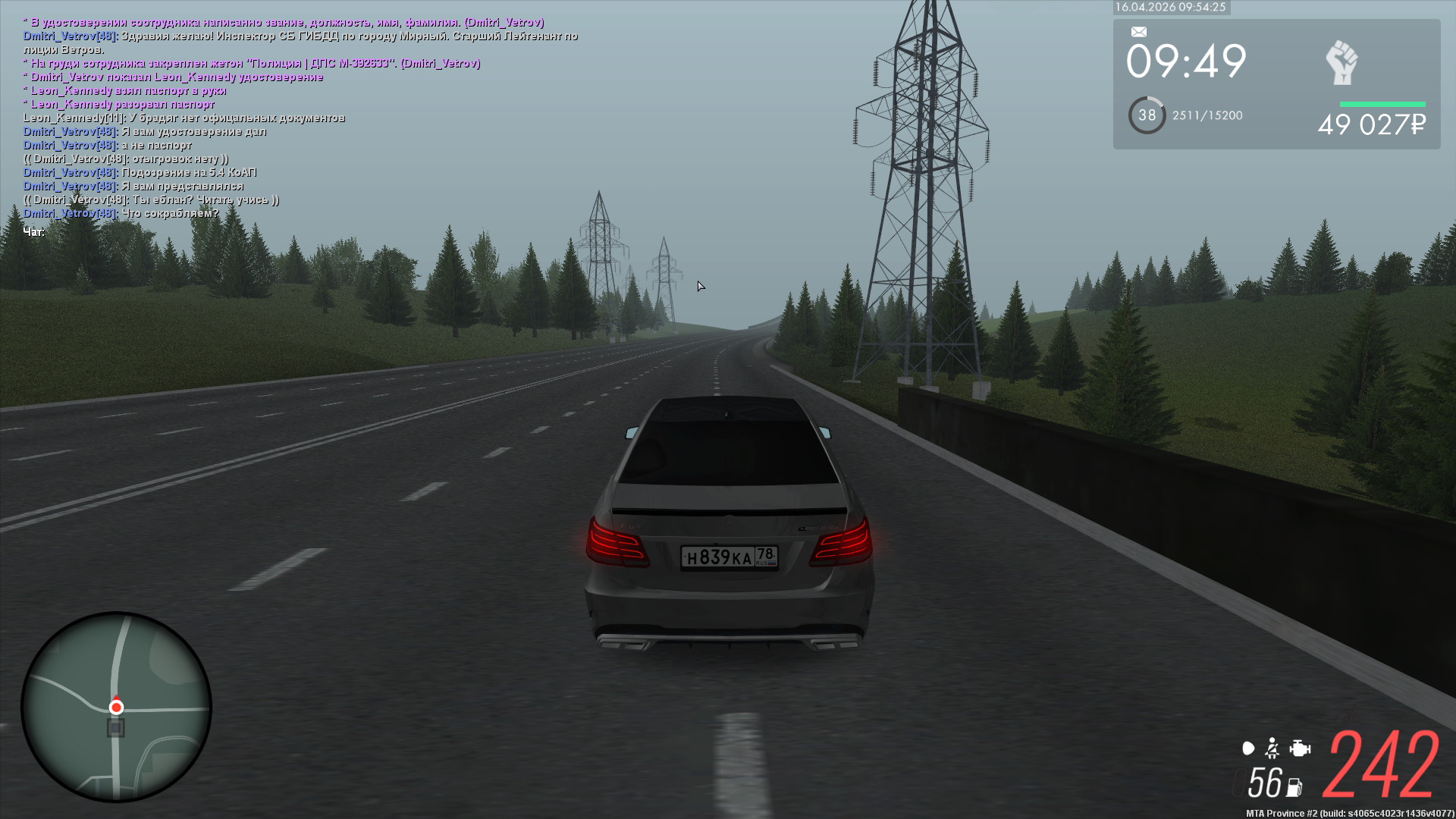
Task: Open the mail envelope icon
Action: 1139,32
